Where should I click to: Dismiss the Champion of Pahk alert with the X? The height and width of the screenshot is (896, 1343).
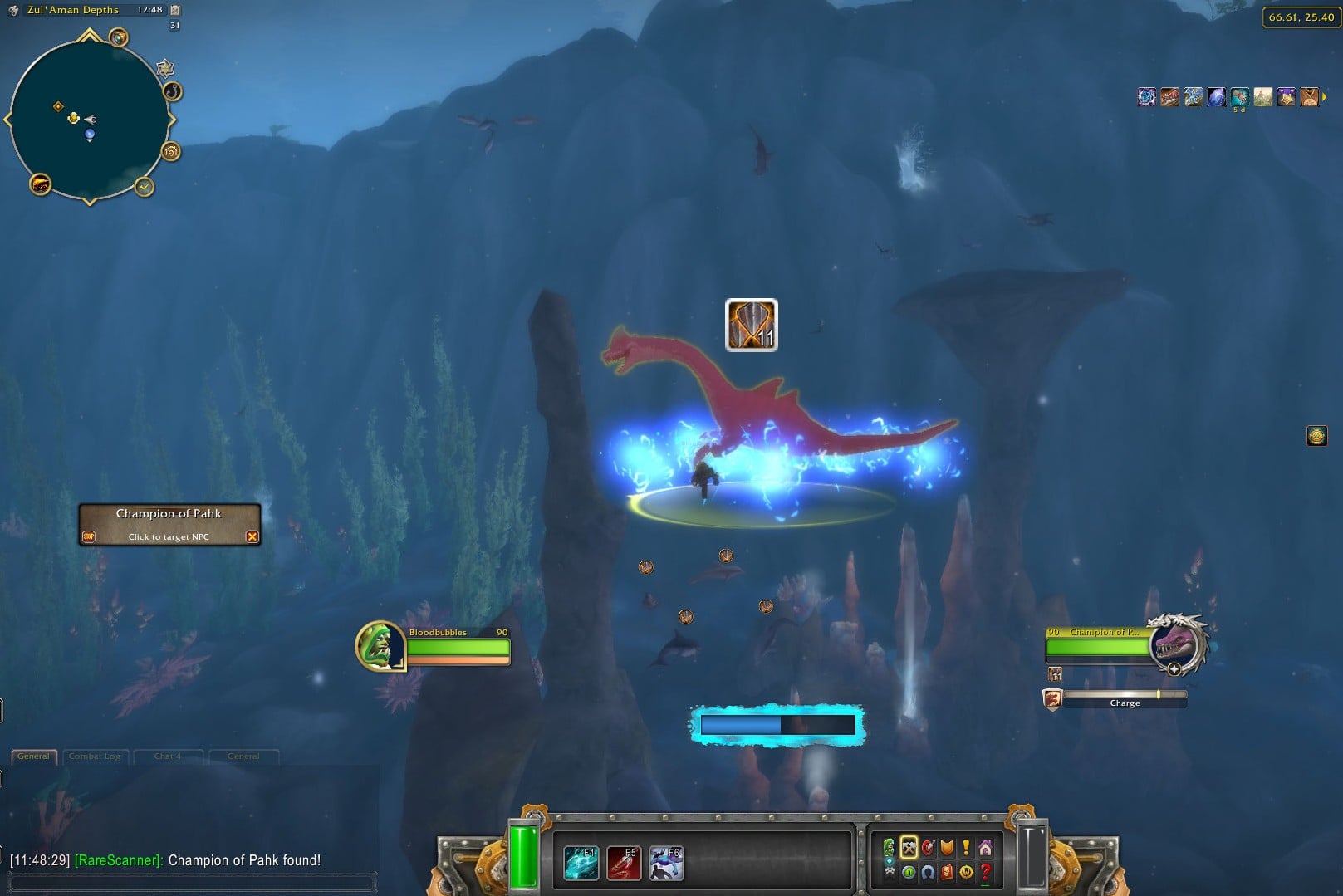(252, 536)
